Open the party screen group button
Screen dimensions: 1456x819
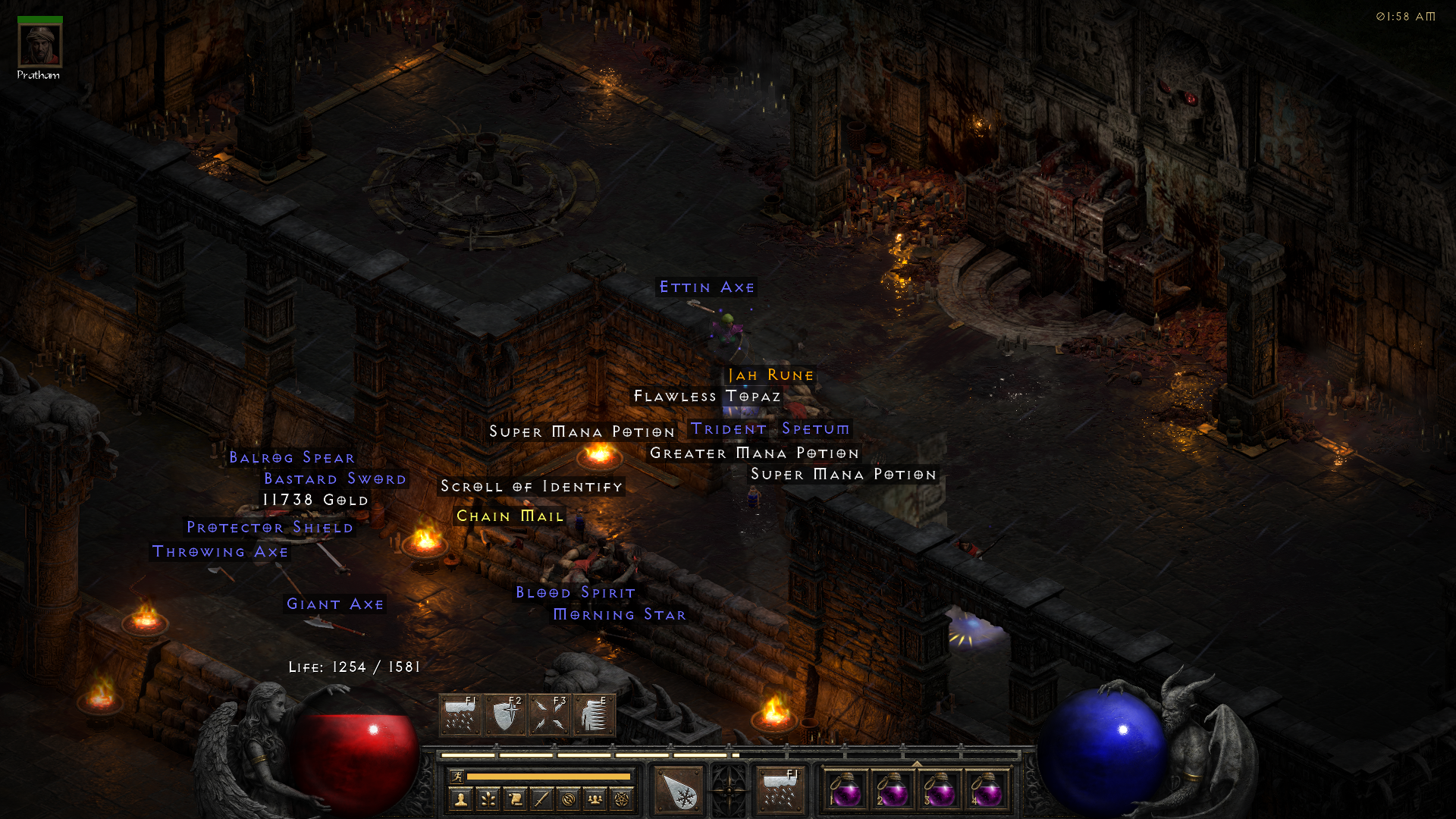(x=595, y=799)
